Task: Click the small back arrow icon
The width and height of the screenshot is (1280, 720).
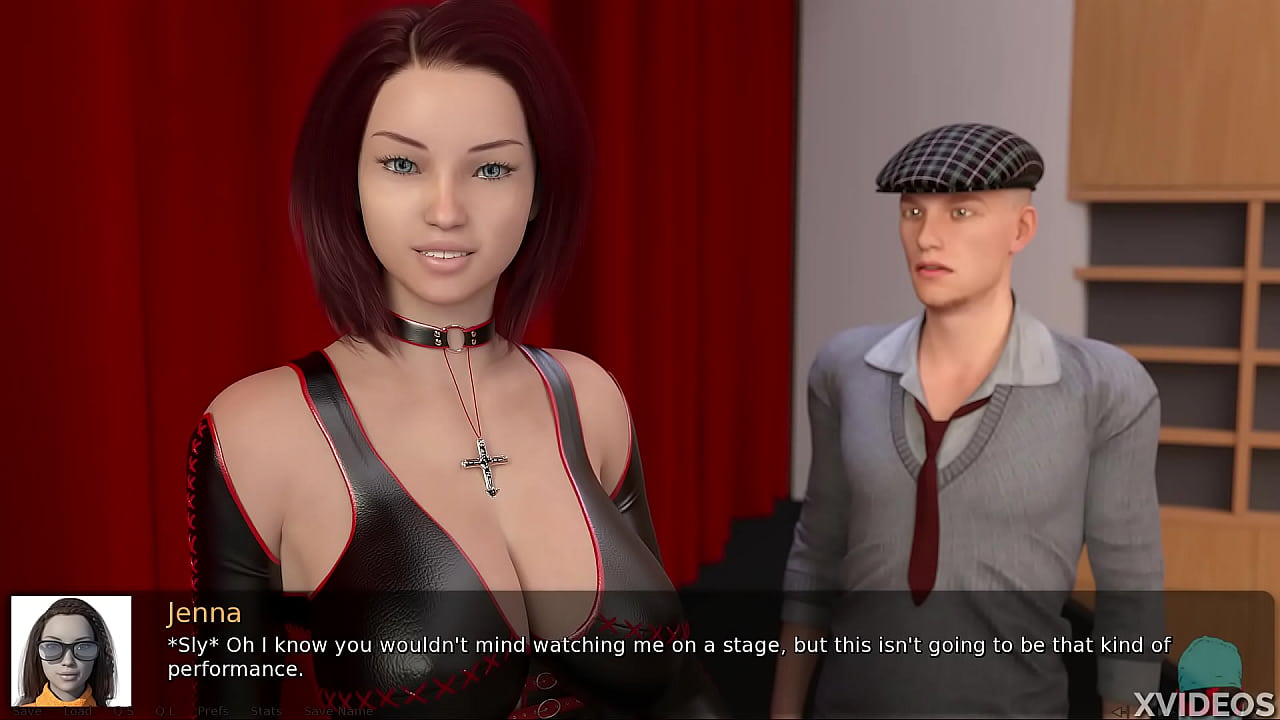Action: (x=1122, y=711)
